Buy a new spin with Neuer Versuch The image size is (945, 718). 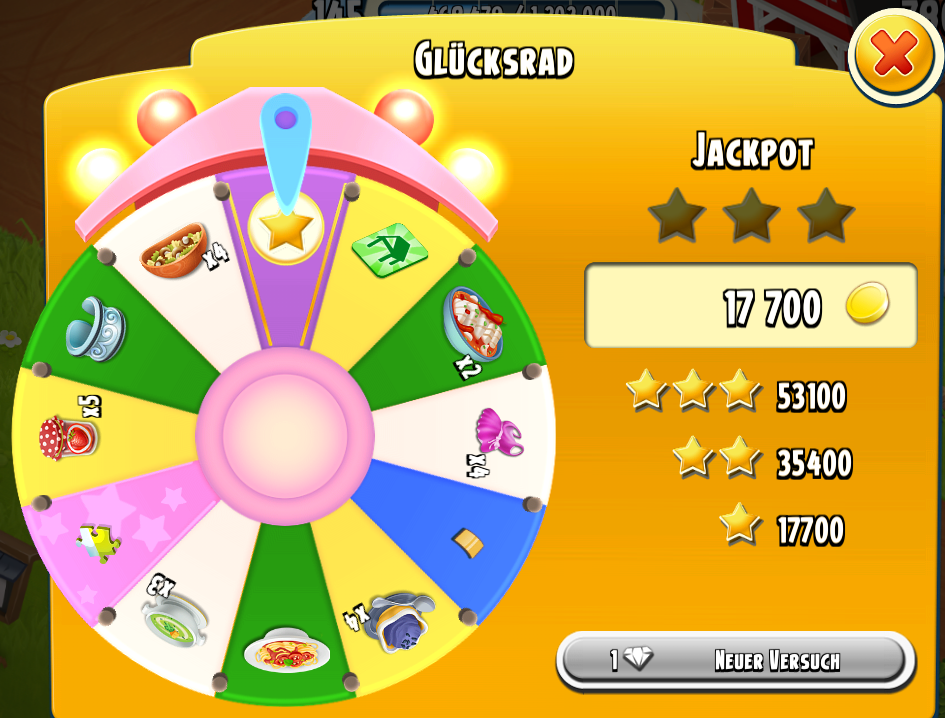pyautogui.click(x=735, y=661)
